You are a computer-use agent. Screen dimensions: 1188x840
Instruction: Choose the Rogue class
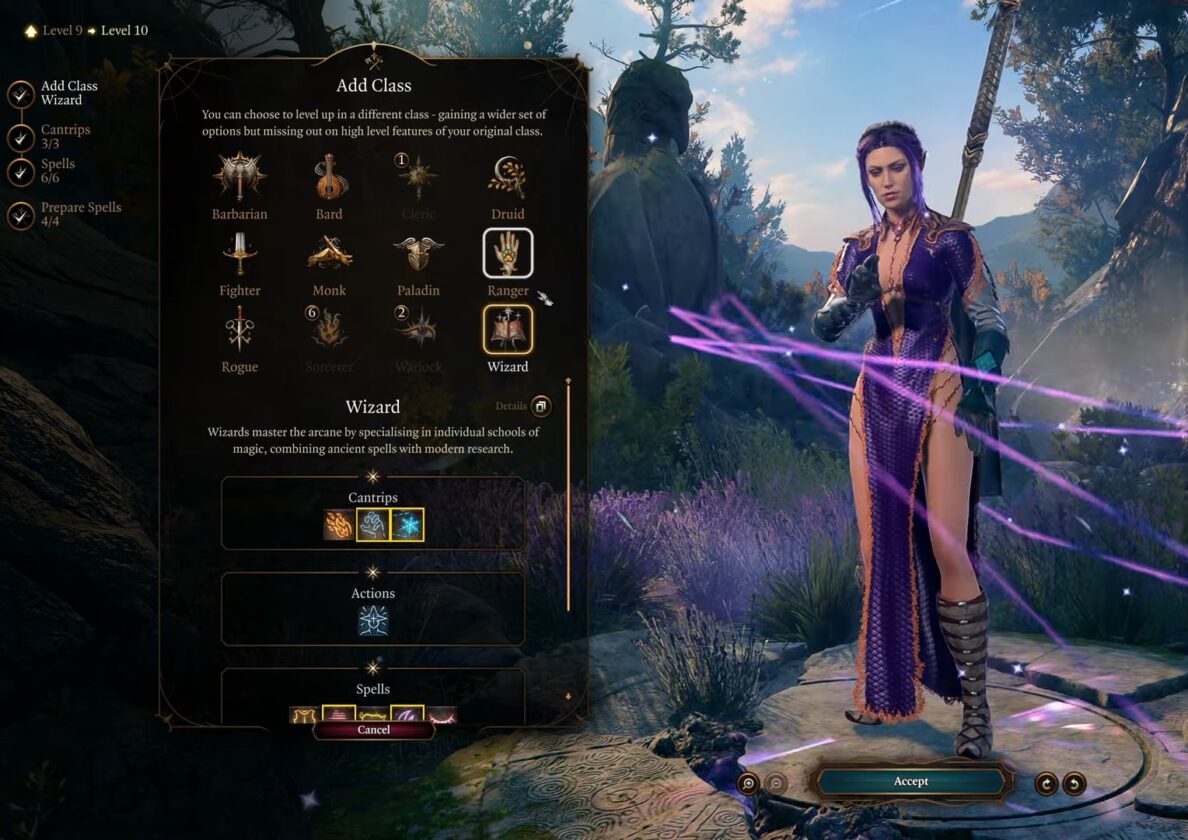point(239,330)
